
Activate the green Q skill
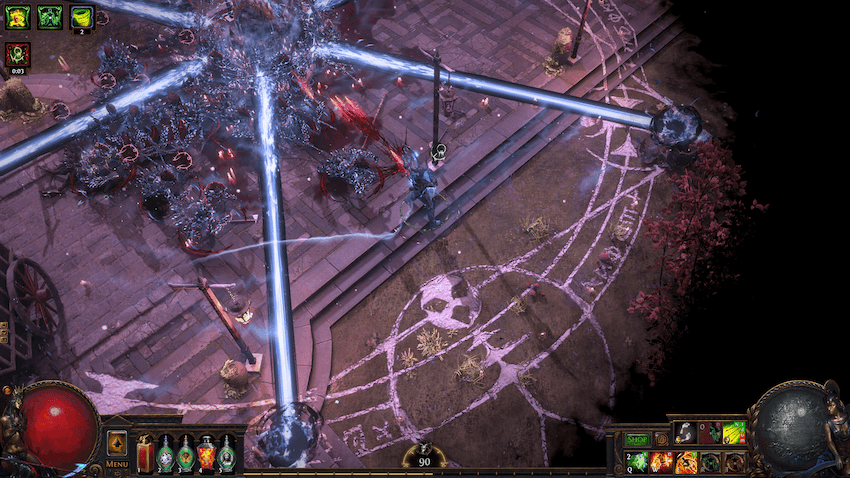click(x=638, y=461)
